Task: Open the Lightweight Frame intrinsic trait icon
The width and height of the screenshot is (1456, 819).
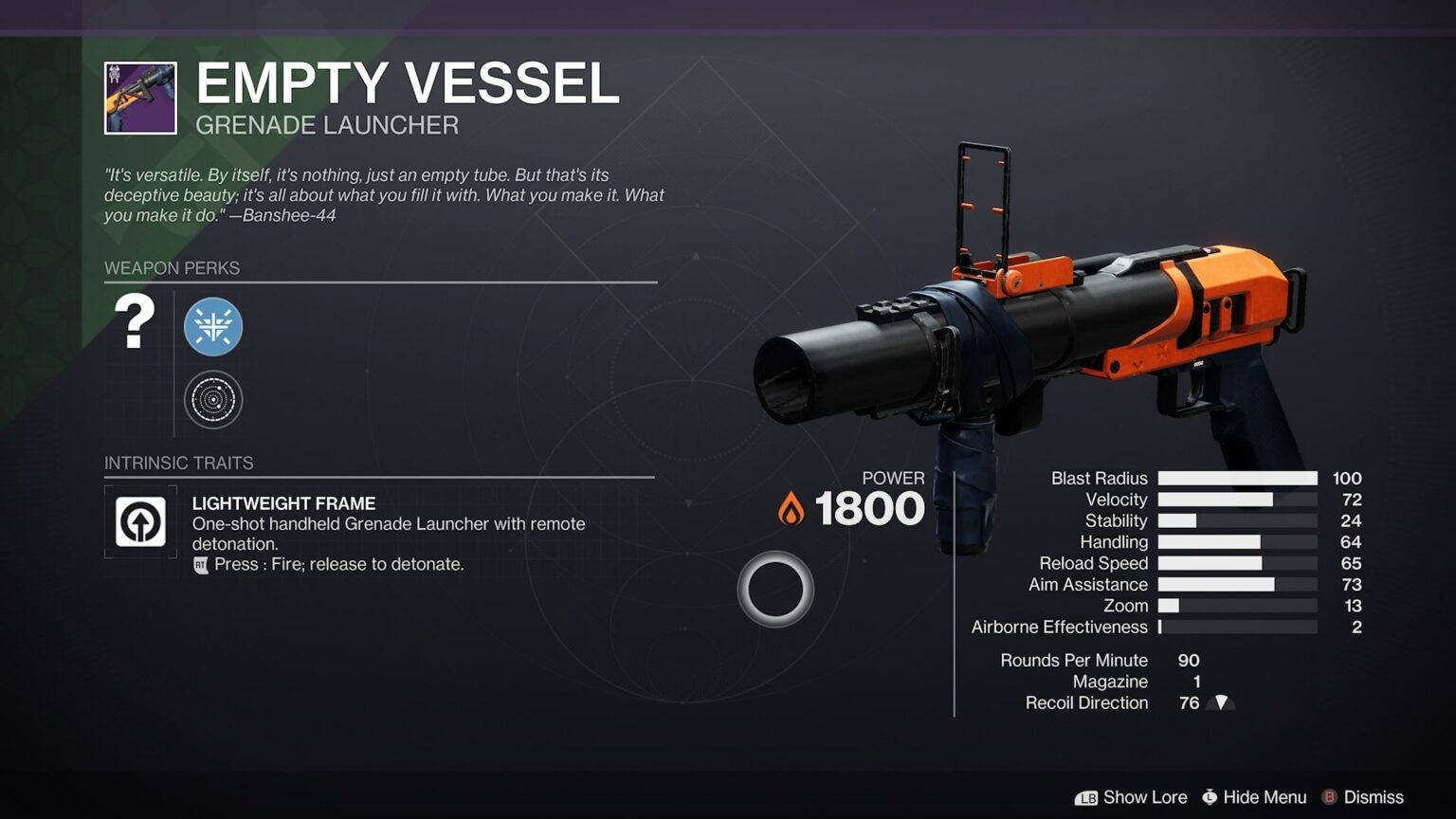Action: (139, 521)
